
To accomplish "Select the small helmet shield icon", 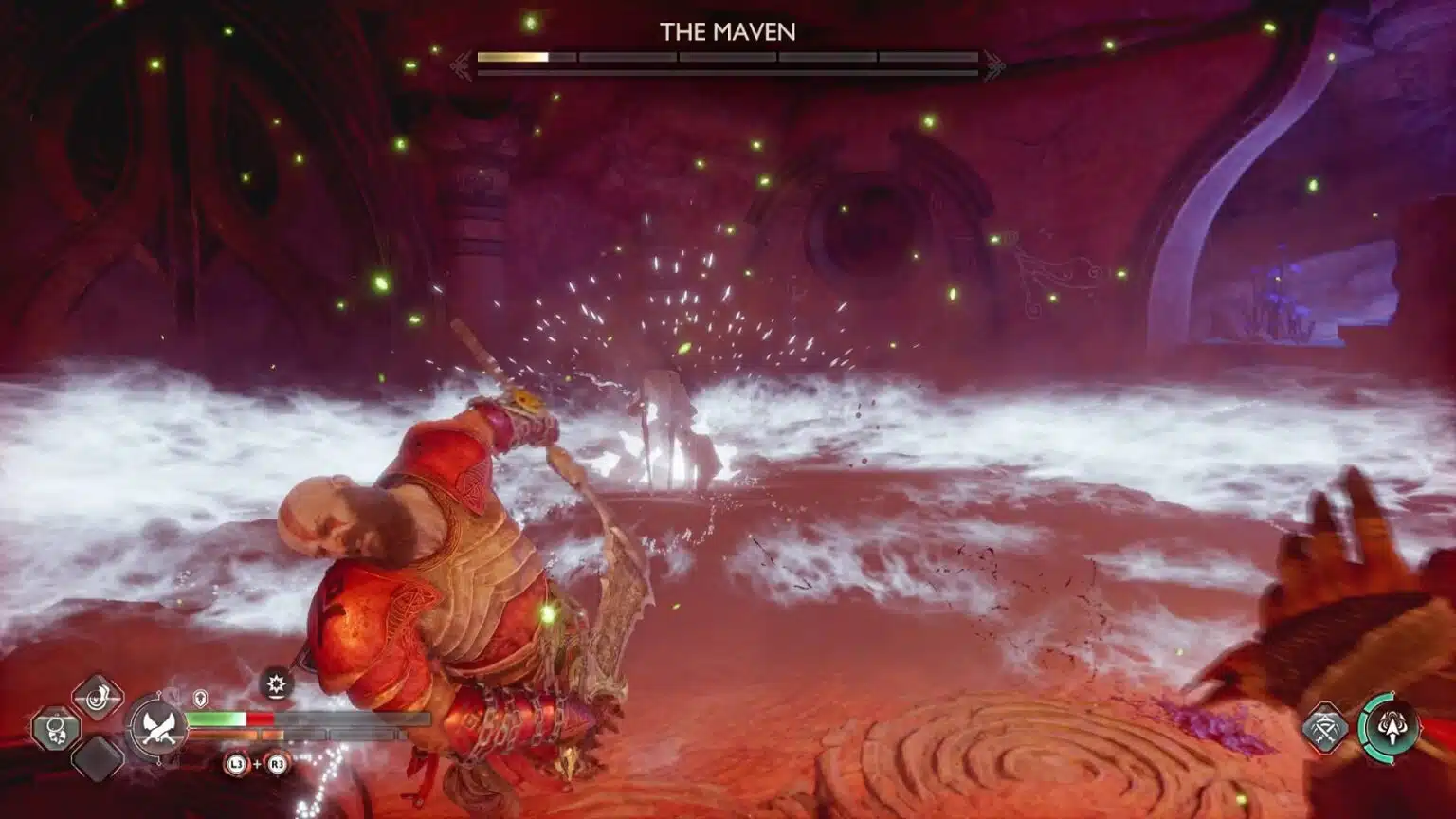I will 201,700.
